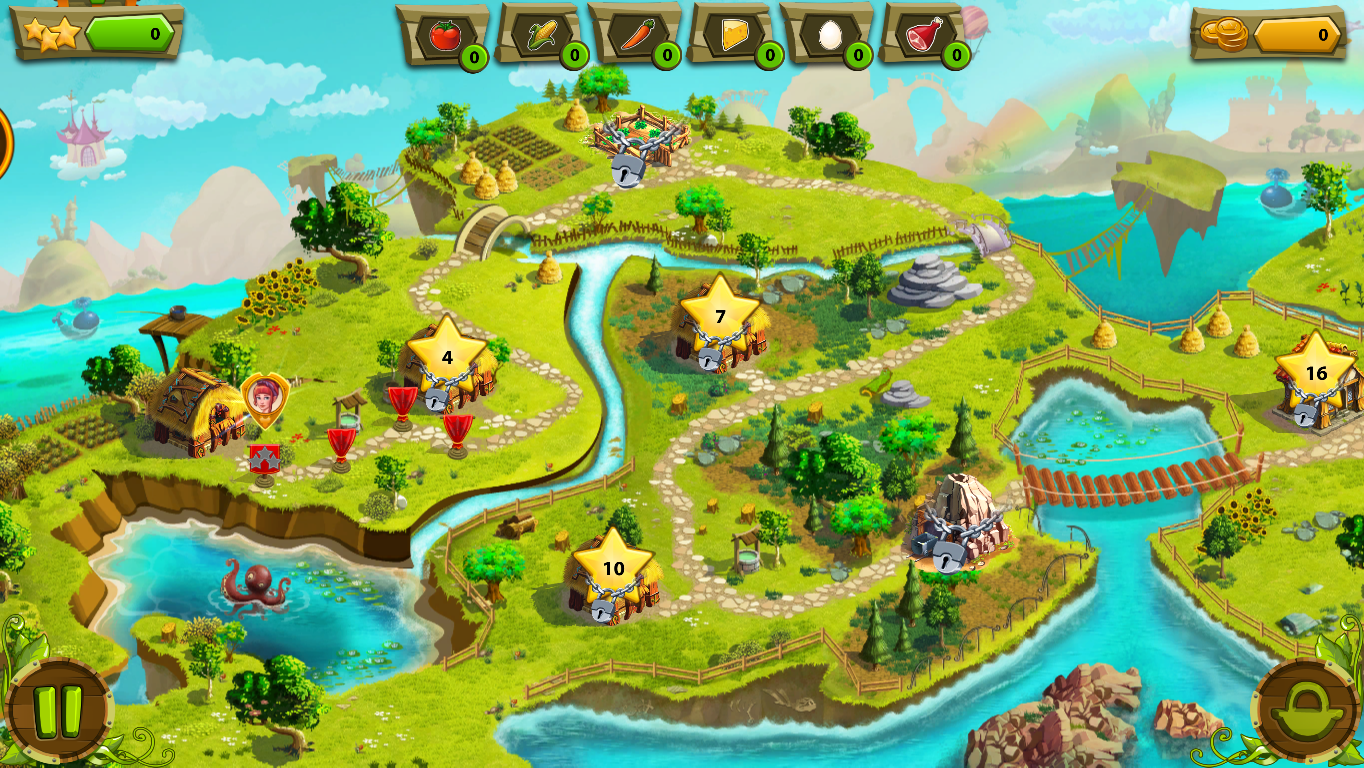This screenshot has height=768, width=1364.
Task: Pause the game with the green pause button
Action: (x=58, y=709)
